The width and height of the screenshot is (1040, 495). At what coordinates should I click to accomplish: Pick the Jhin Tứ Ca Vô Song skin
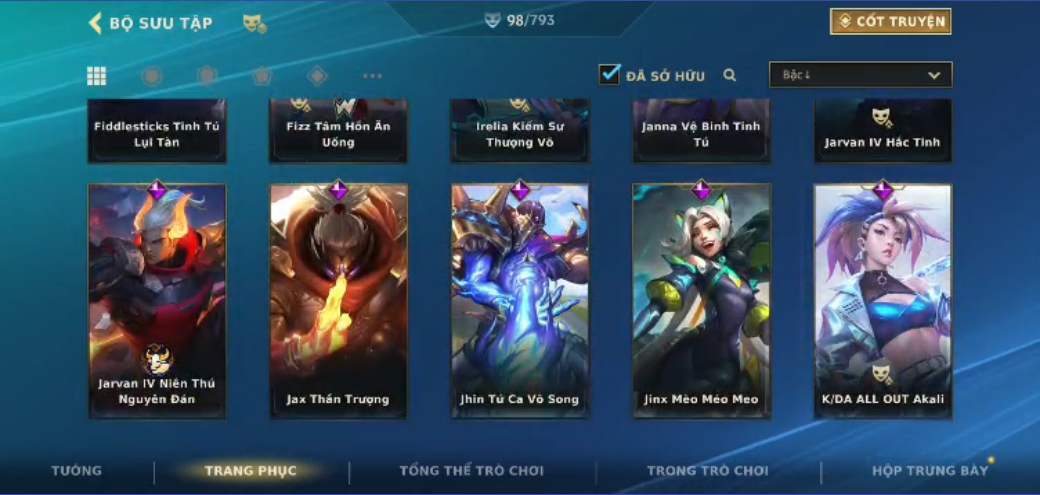519,300
